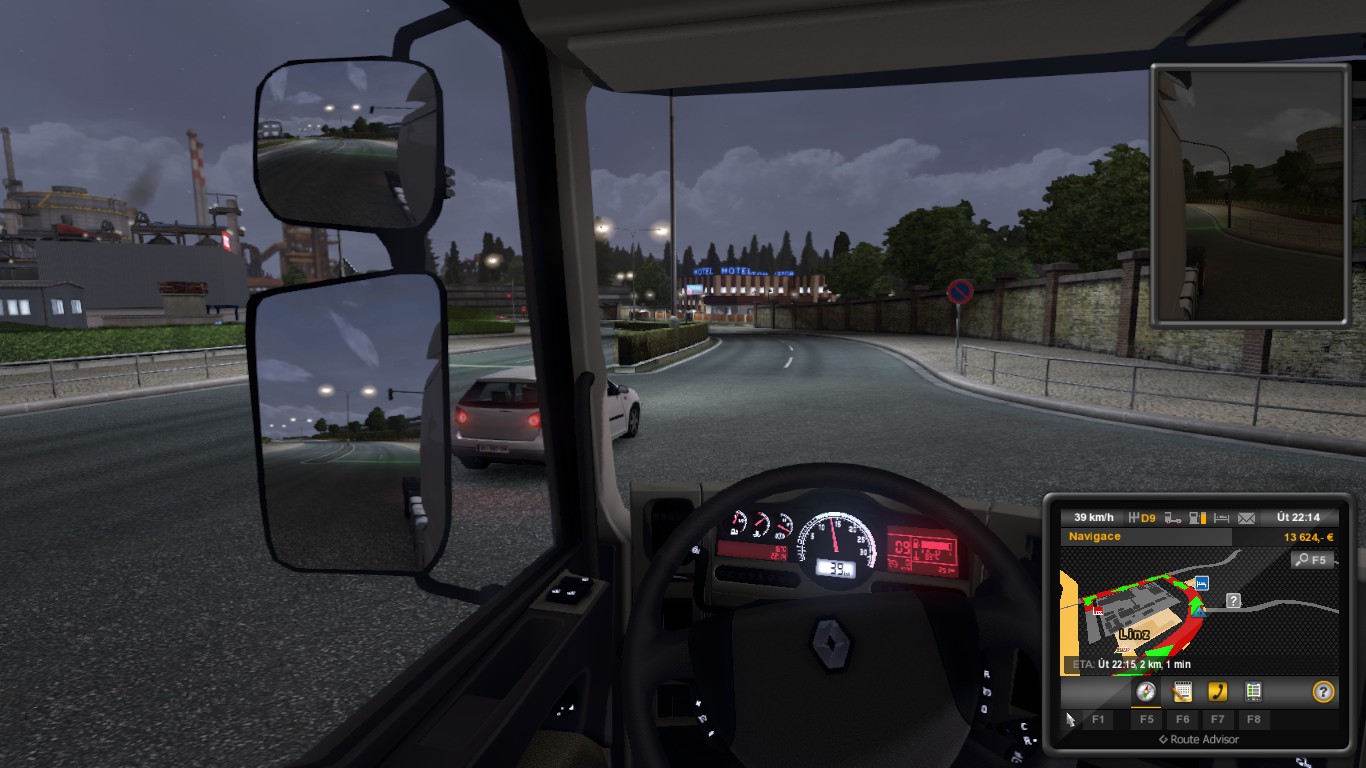Switch to the F1 tab
This screenshot has height=768, width=1366.
[1098, 720]
